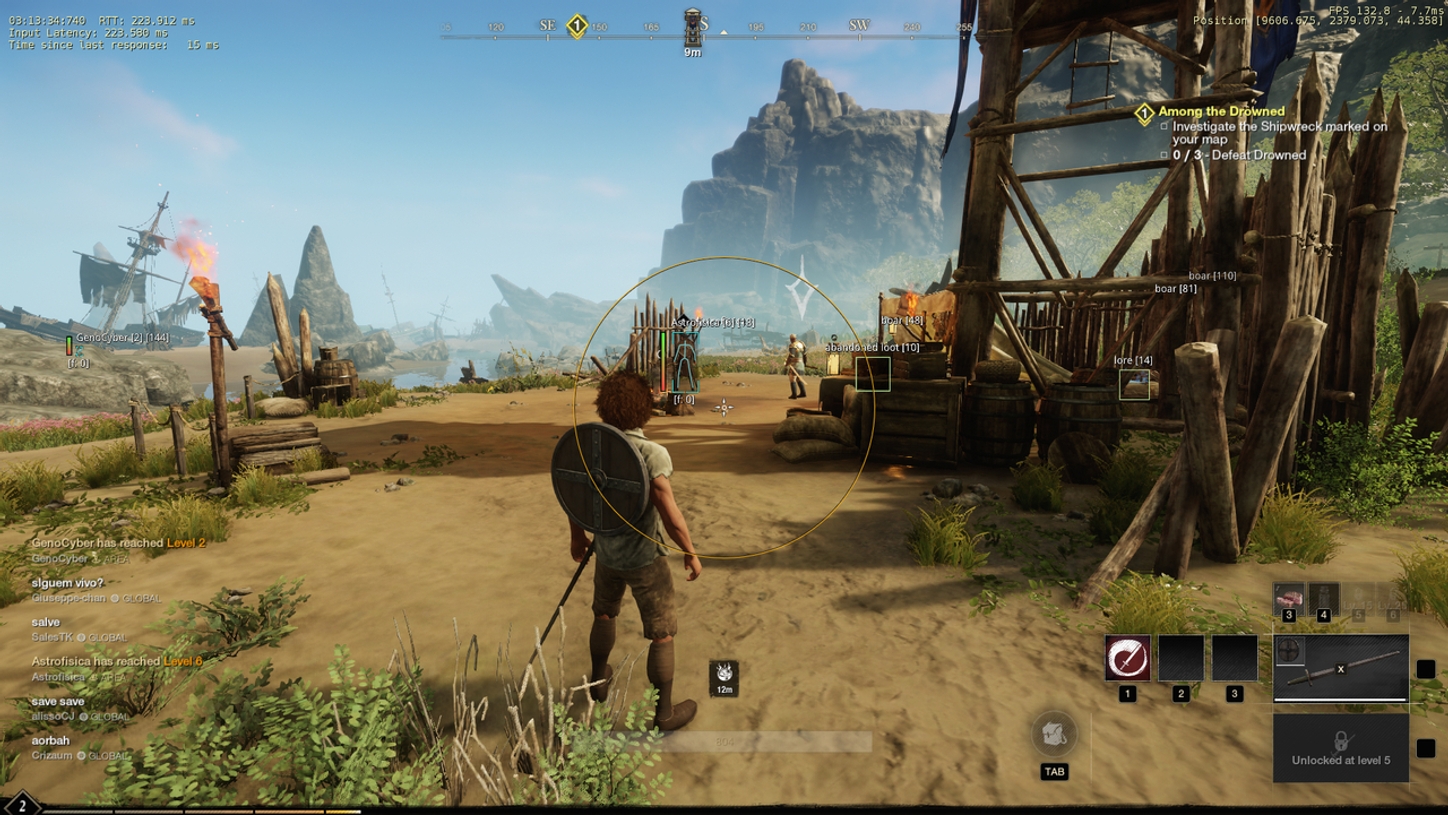Click the locked weapon slot unlocked at level 5
The height and width of the screenshot is (815, 1448).
1340,747
